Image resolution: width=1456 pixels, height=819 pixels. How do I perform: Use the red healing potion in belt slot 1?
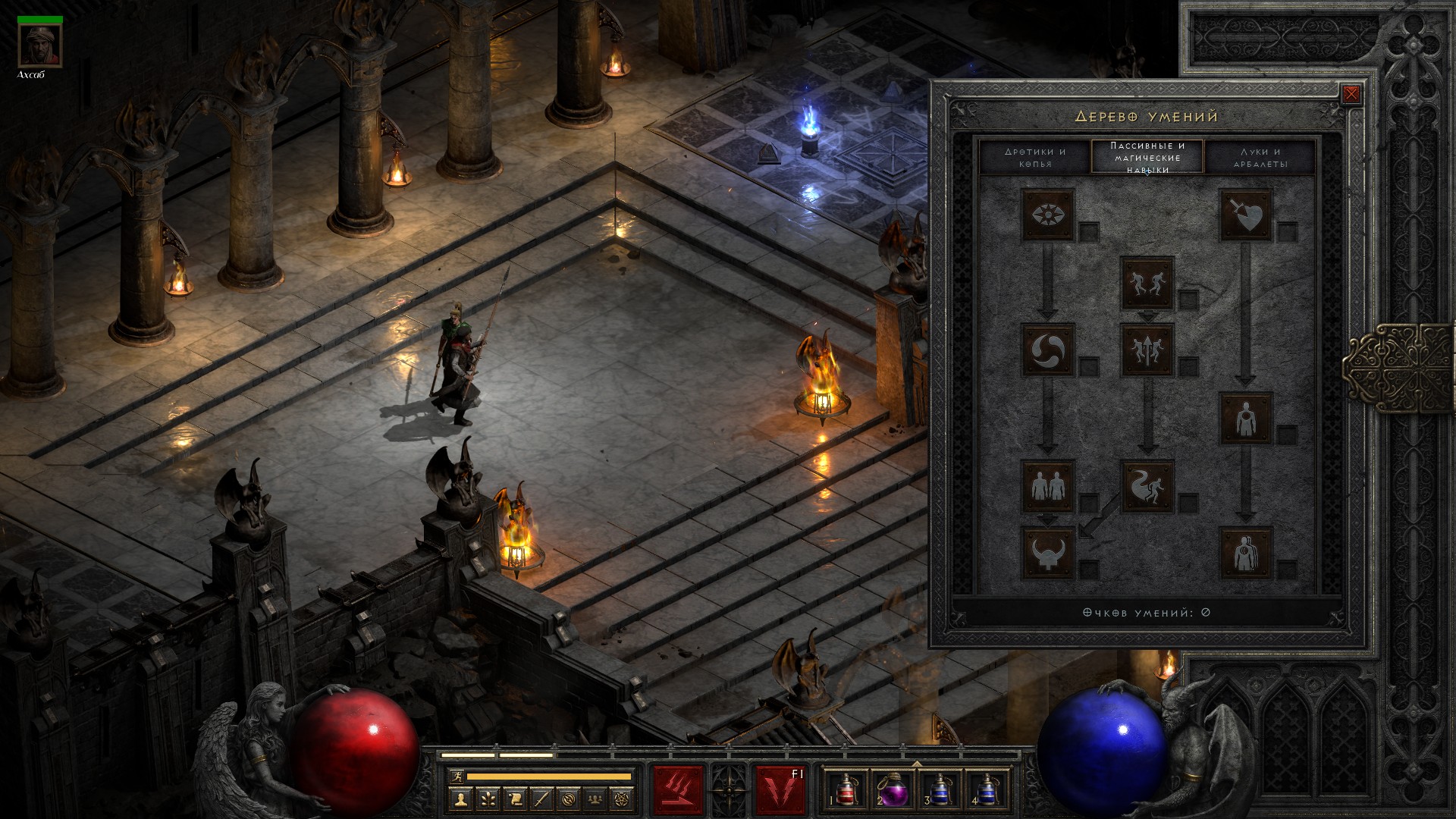(846, 790)
